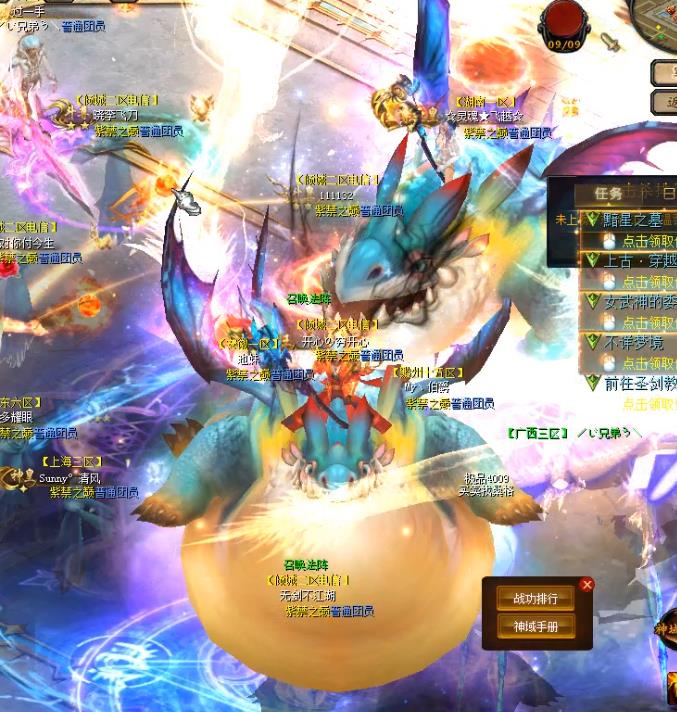Select the 女武神 quest entry
The width and height of the screenshot is (677, 712).
click(640, 301)
